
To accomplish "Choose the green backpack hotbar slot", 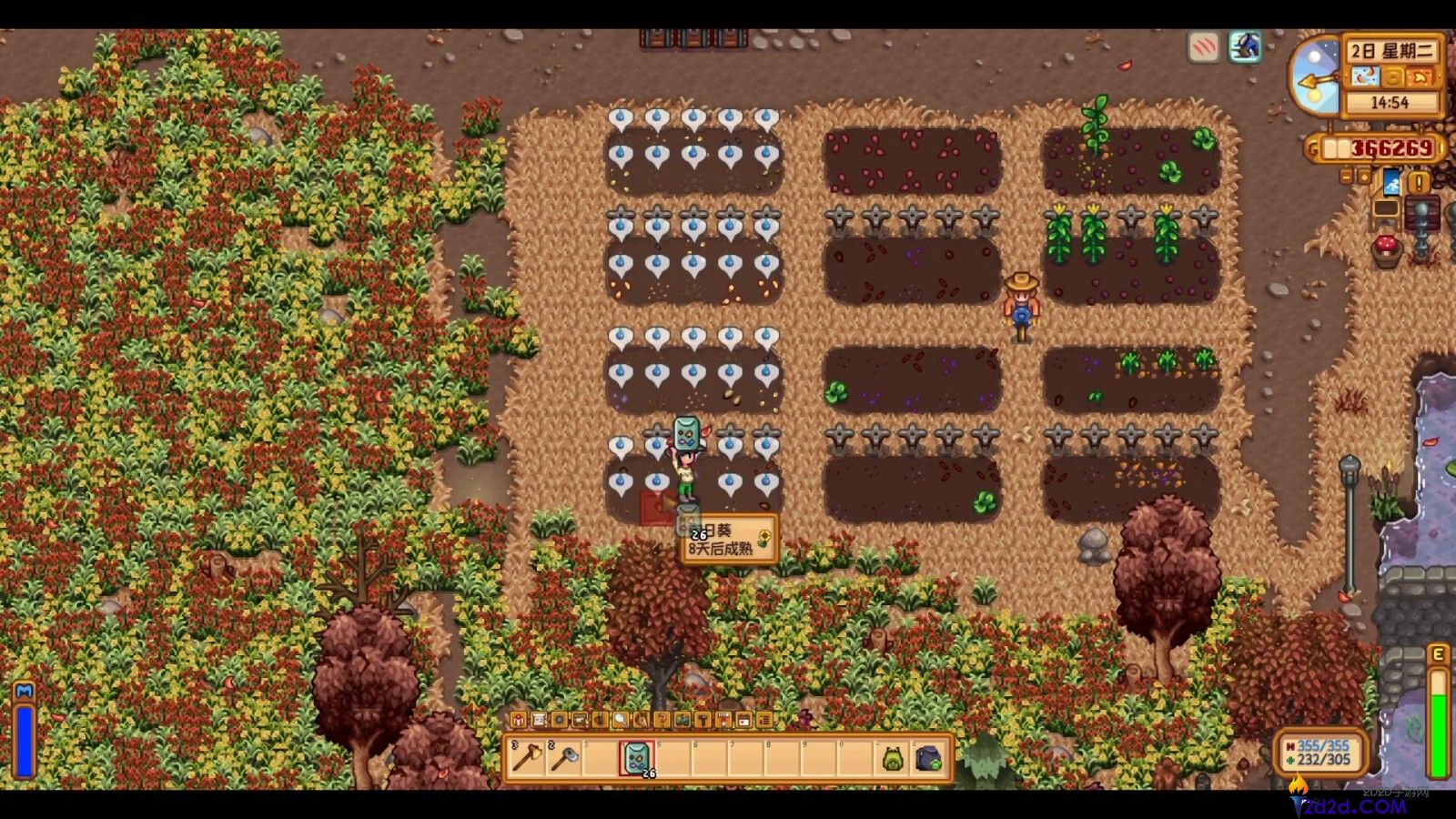I will (x=893, y=758).
